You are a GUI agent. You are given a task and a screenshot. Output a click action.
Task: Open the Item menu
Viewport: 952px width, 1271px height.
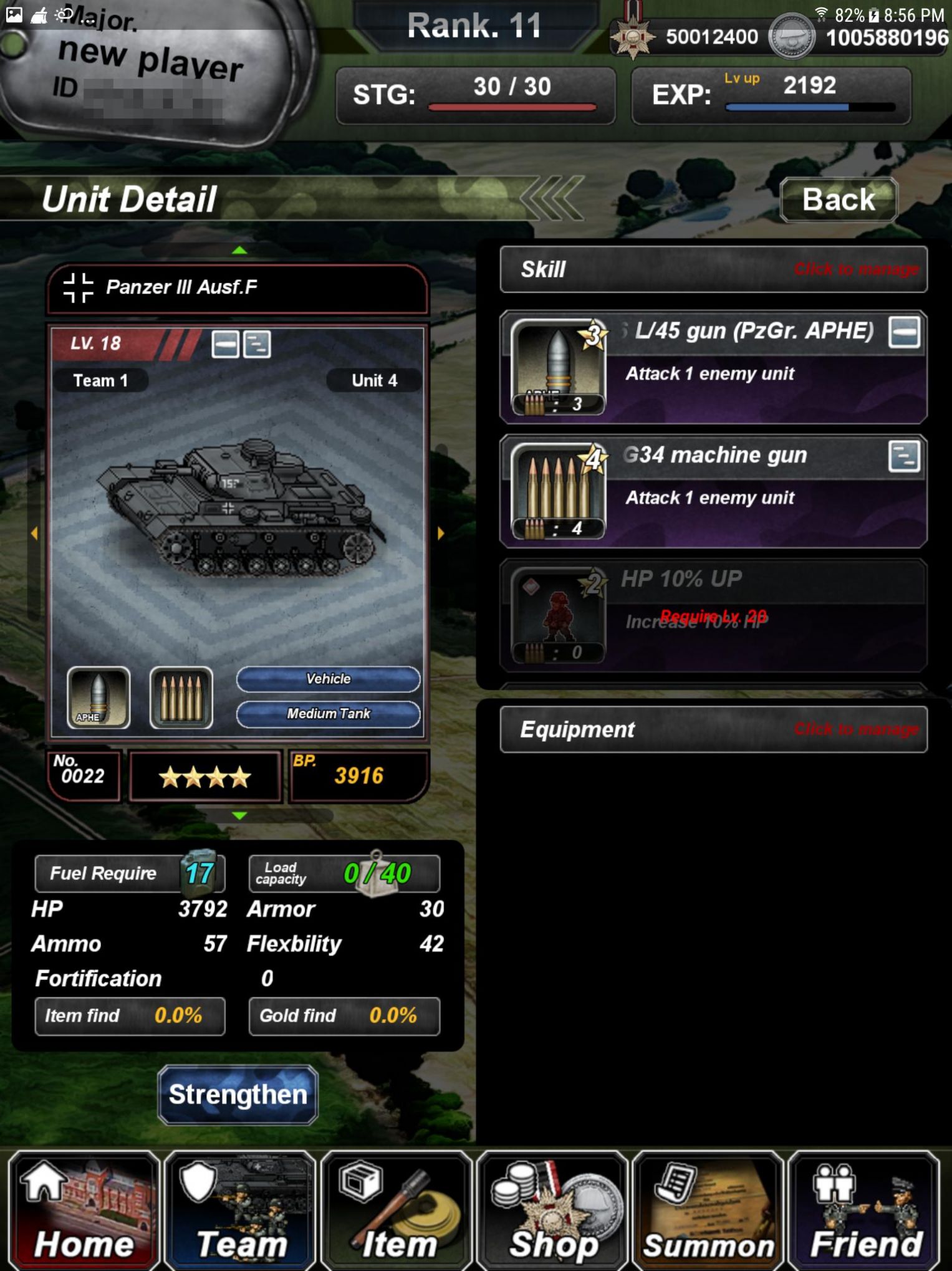[397, 1209]
